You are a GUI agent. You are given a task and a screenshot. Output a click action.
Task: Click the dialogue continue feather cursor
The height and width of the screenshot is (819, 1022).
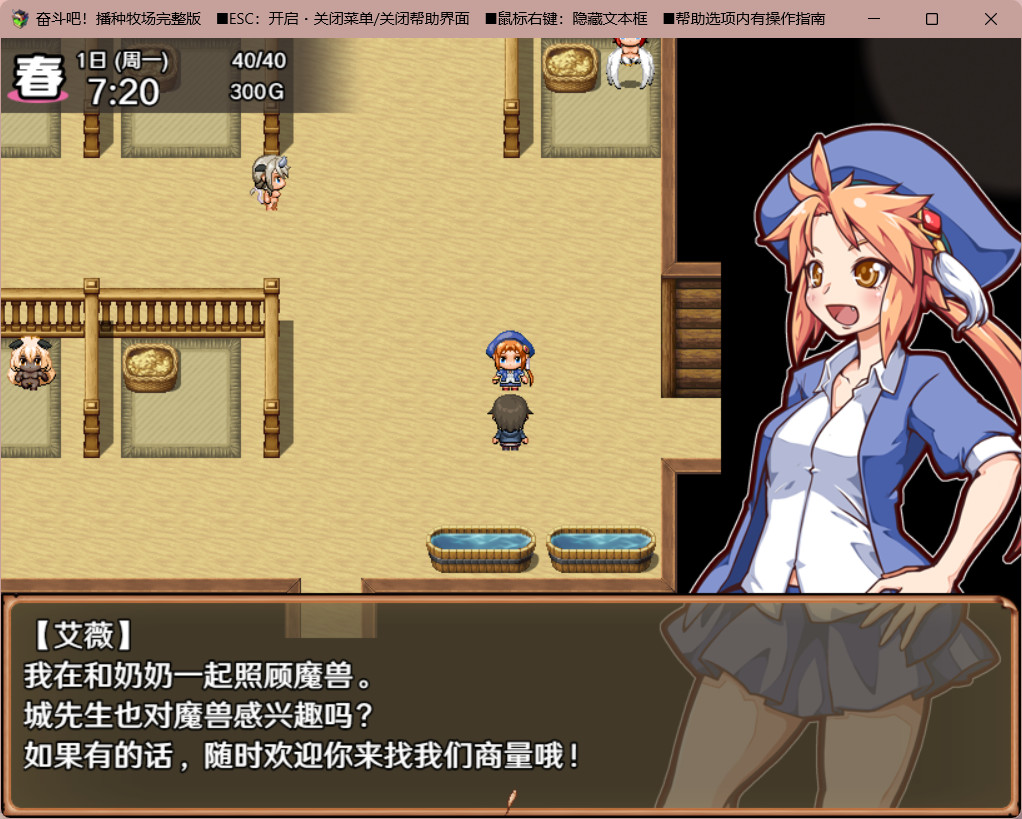point(511,798)
